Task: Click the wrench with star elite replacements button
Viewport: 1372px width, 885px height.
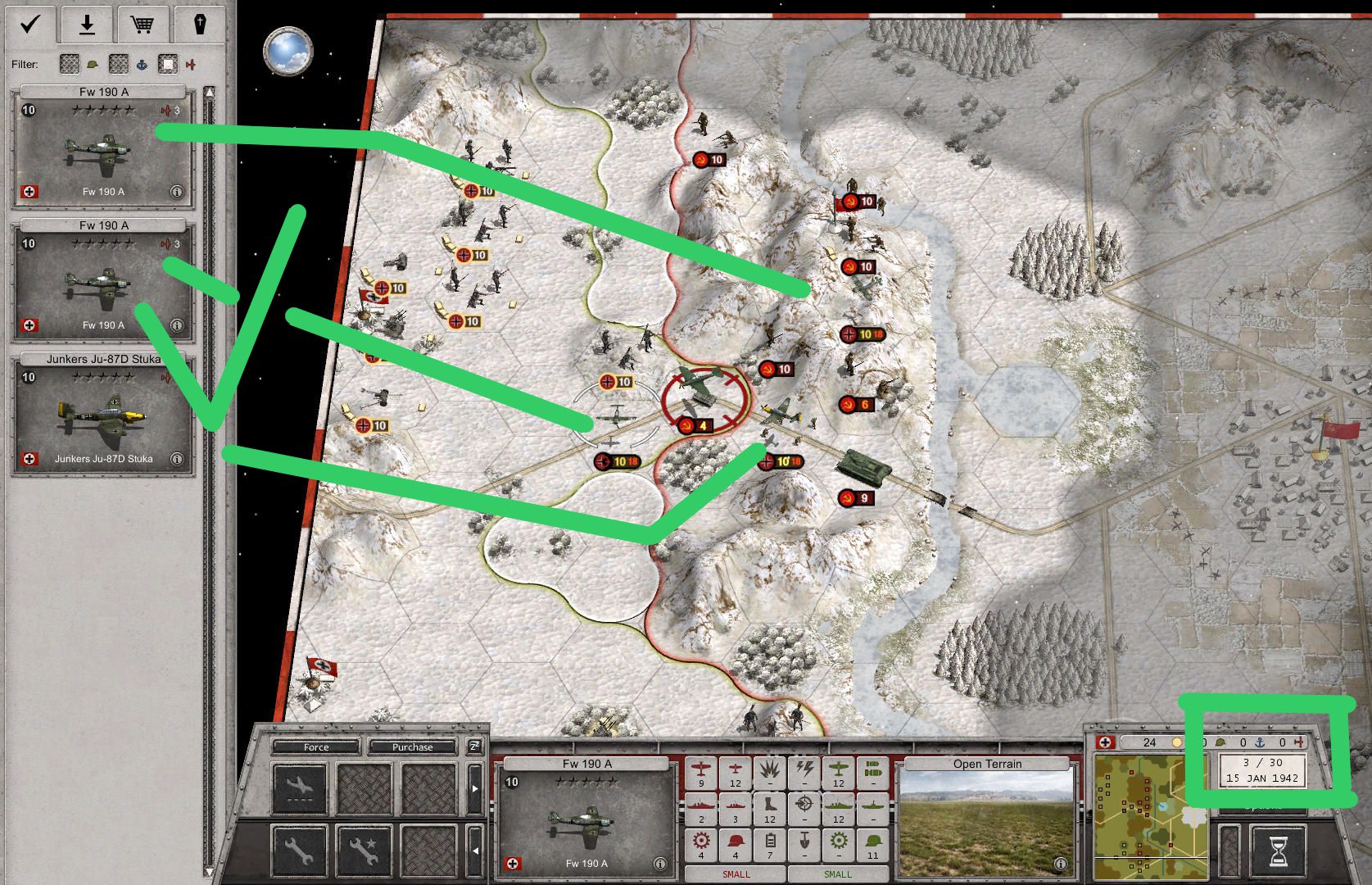Action: (363, 851)
